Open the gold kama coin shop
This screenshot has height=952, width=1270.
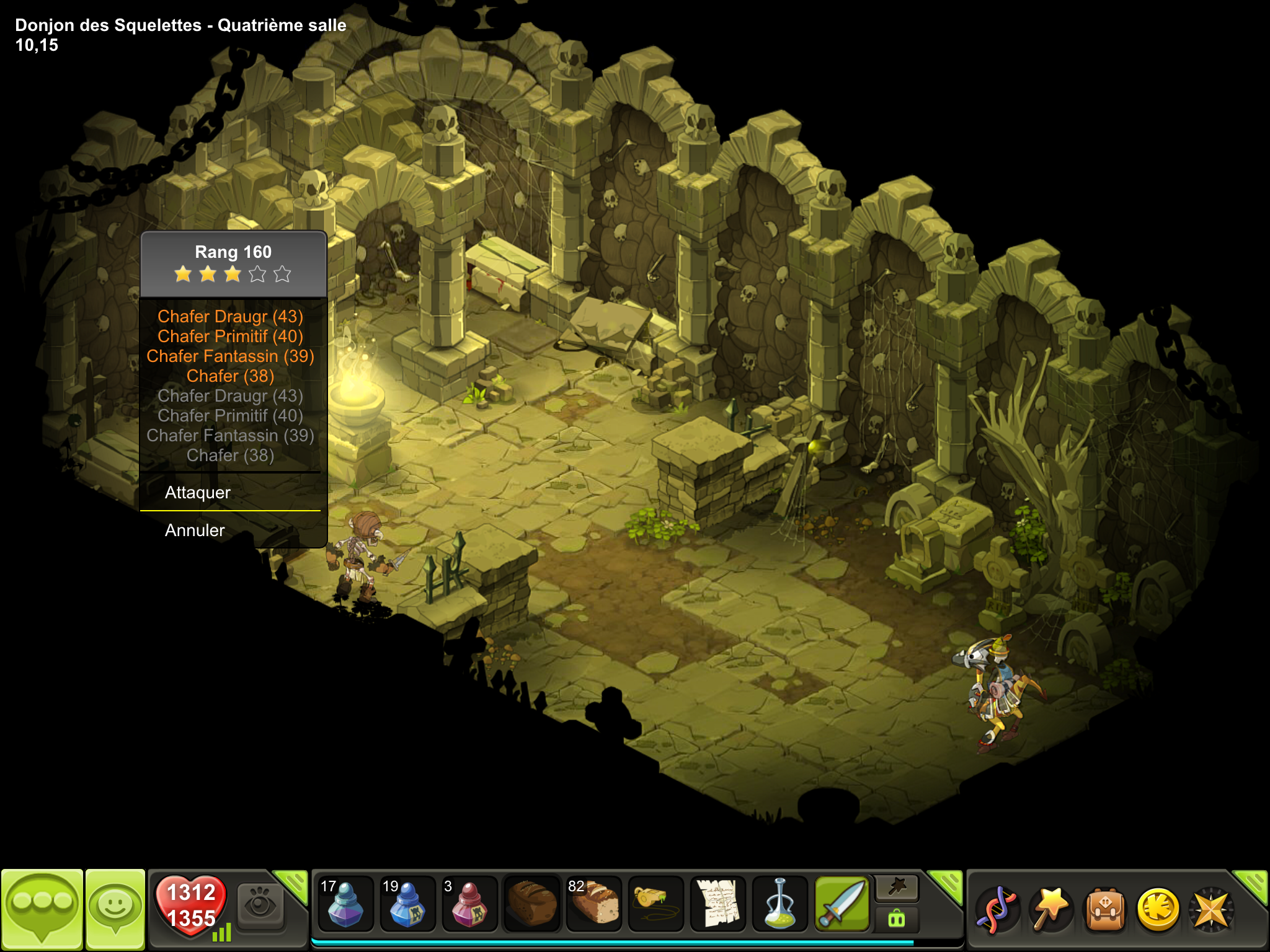tap(1158, 909)
